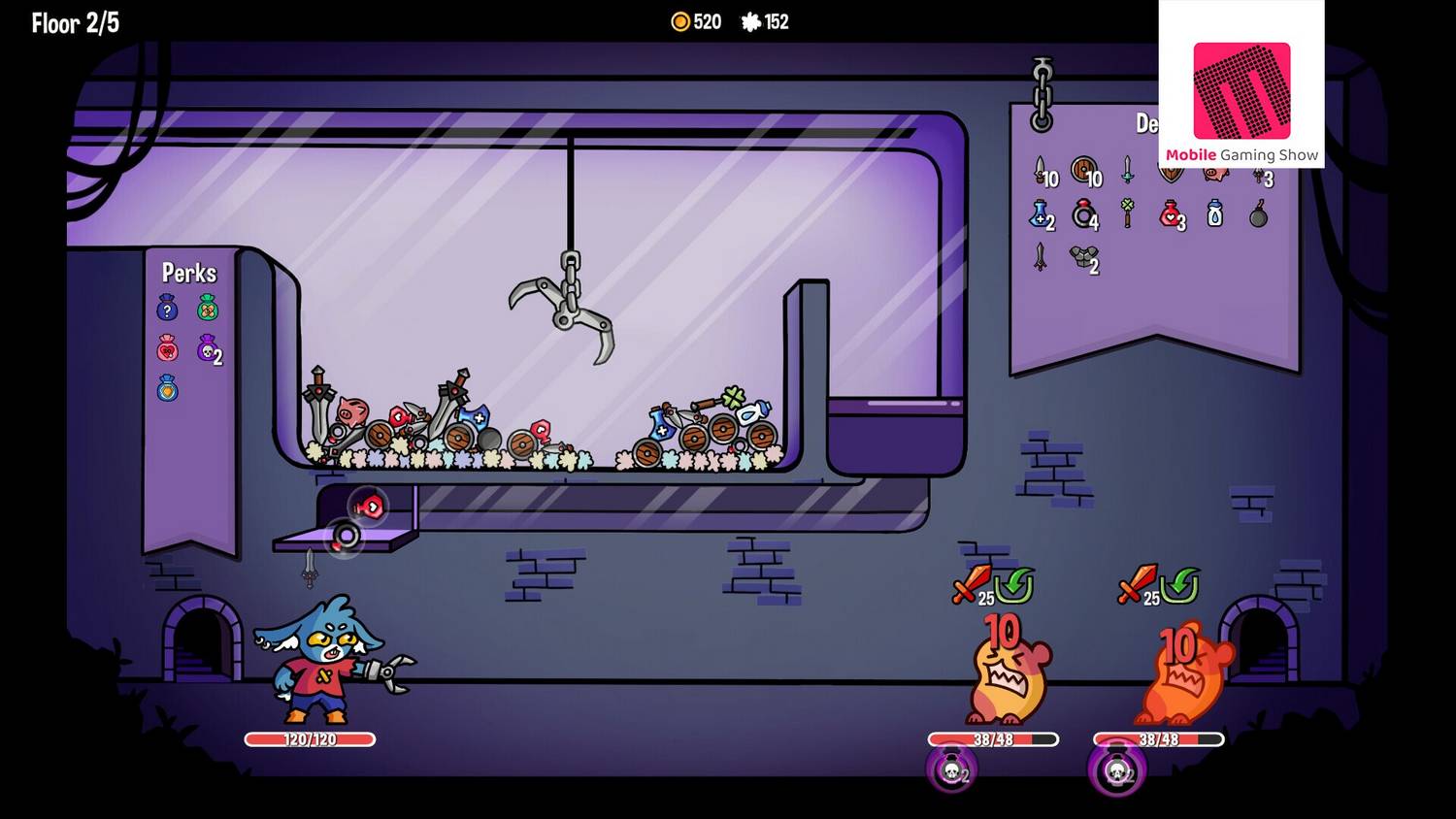Select the ruby ring deck item

pos(1083,213)
